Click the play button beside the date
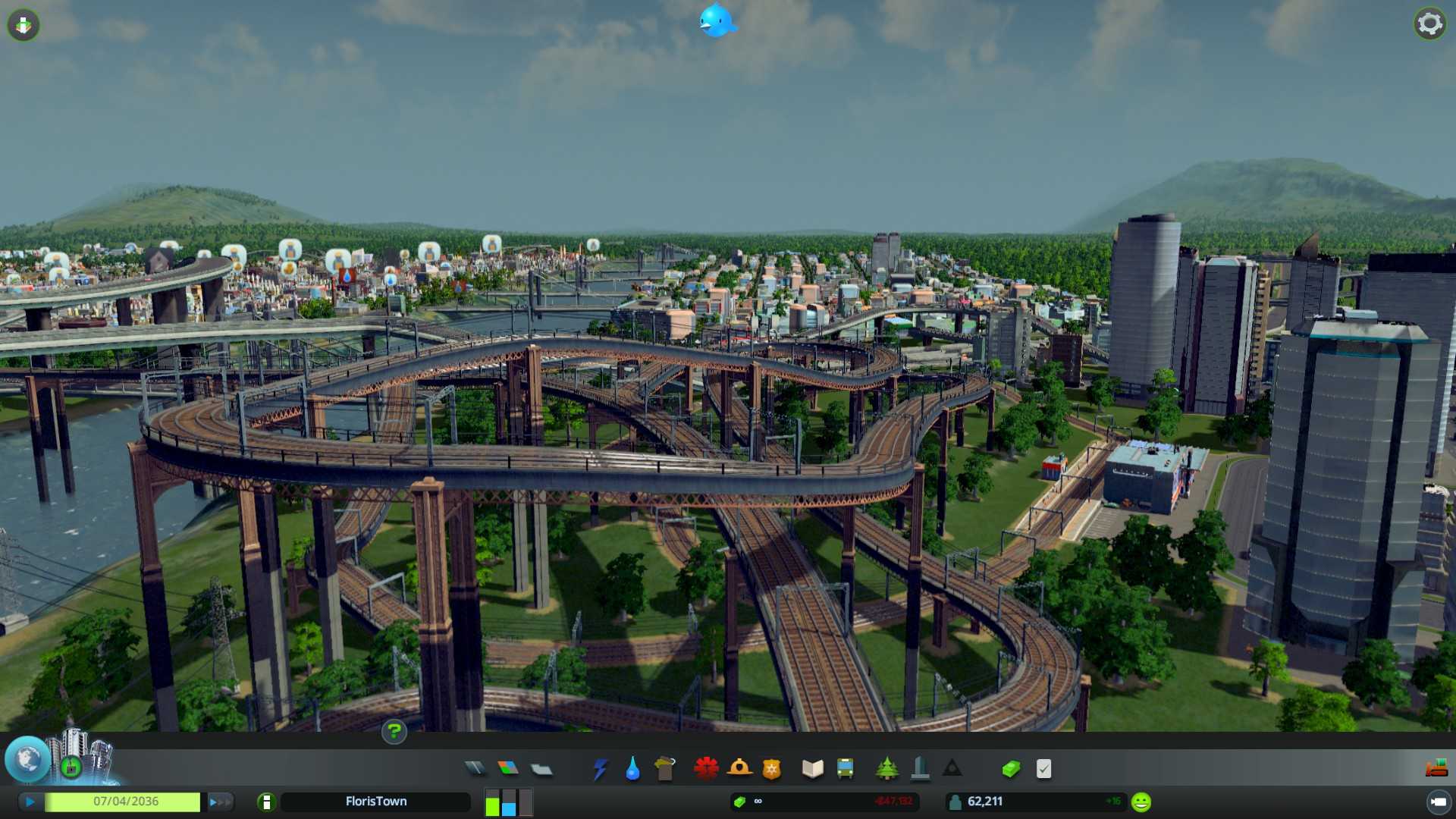This screenshot has height=819, width=1456. coord(30,802)
